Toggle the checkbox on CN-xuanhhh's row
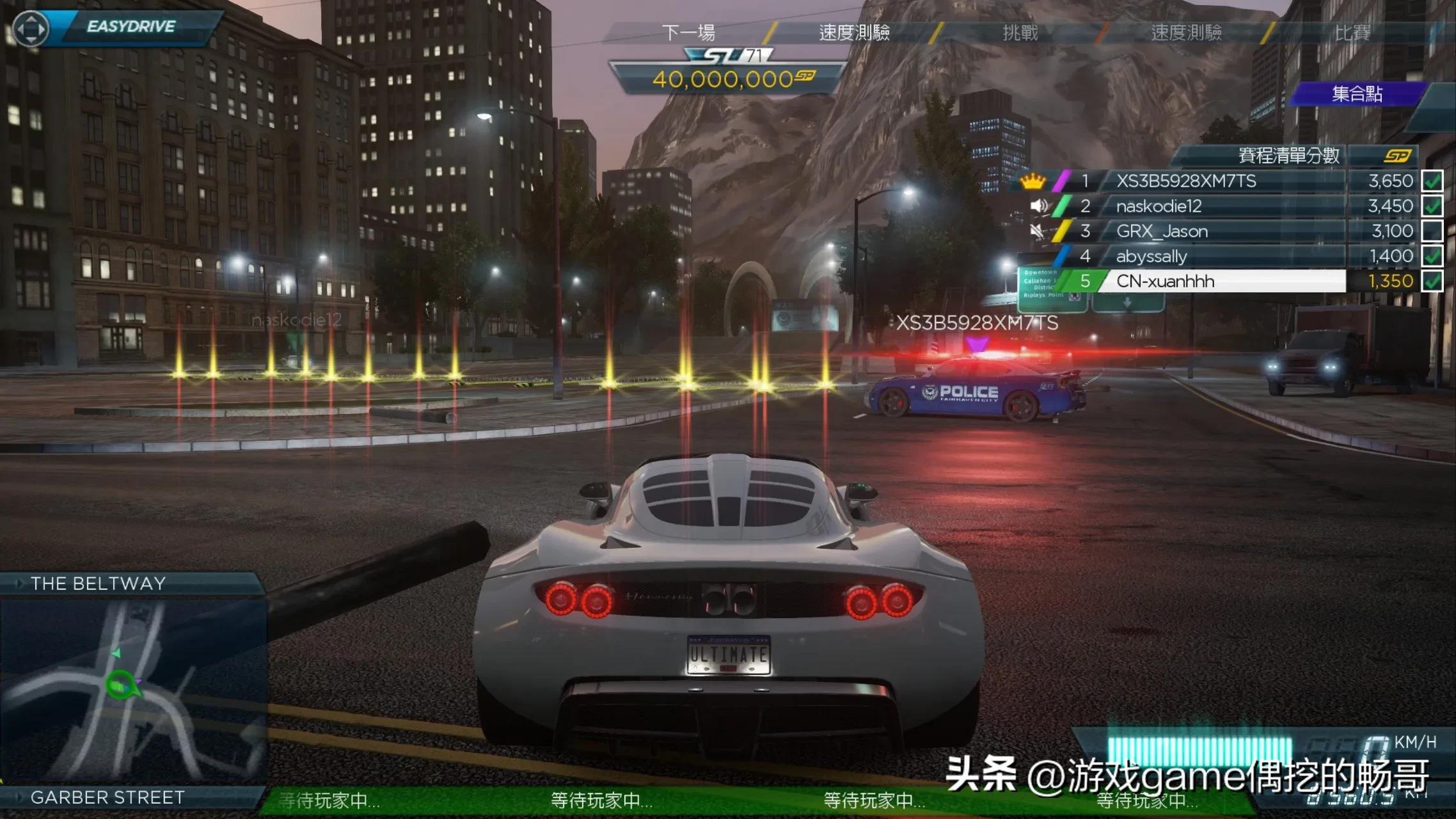 (x=1432, y=281)
